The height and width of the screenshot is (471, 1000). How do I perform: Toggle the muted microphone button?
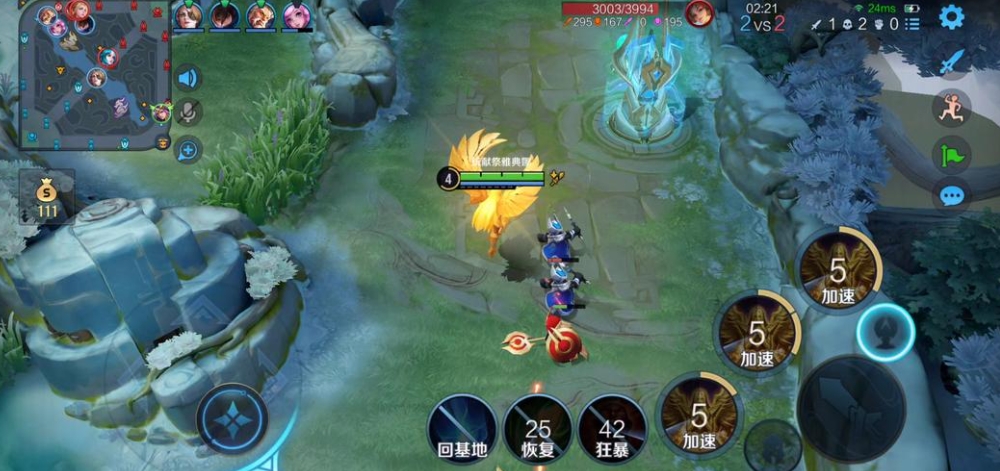(x=187, y=112)
